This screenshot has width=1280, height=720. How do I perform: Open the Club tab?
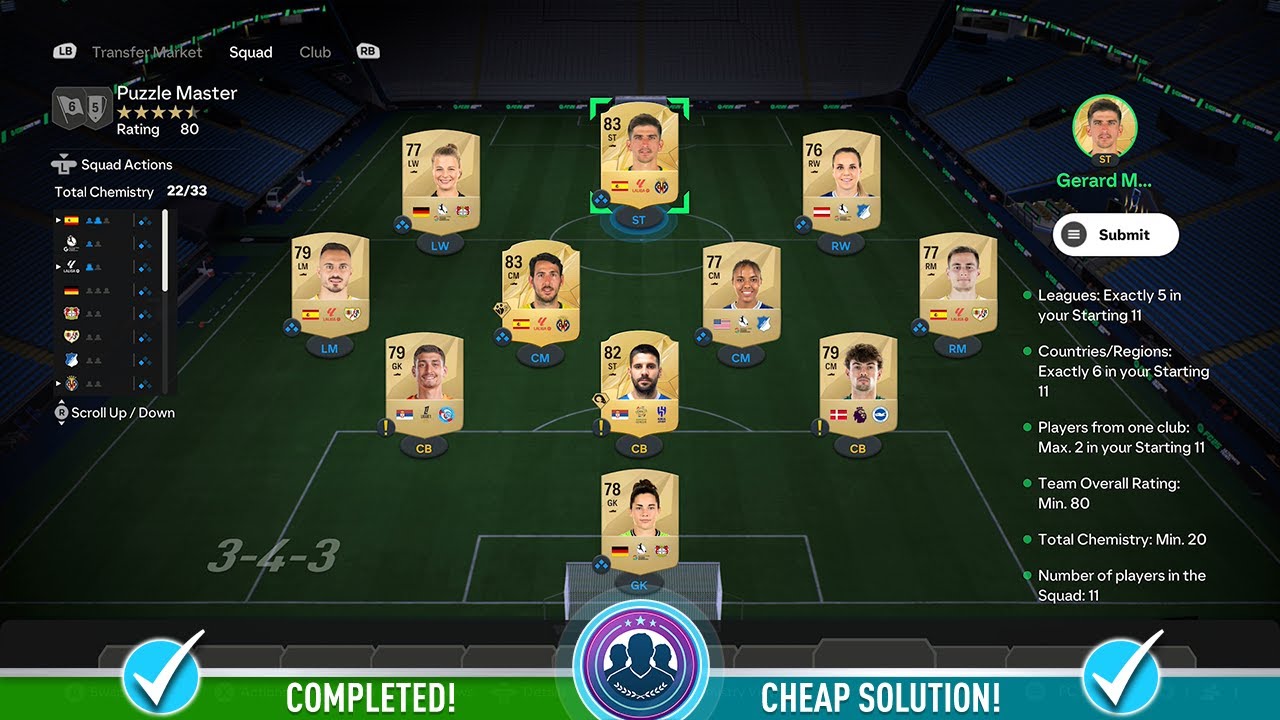tap(315, 52)
